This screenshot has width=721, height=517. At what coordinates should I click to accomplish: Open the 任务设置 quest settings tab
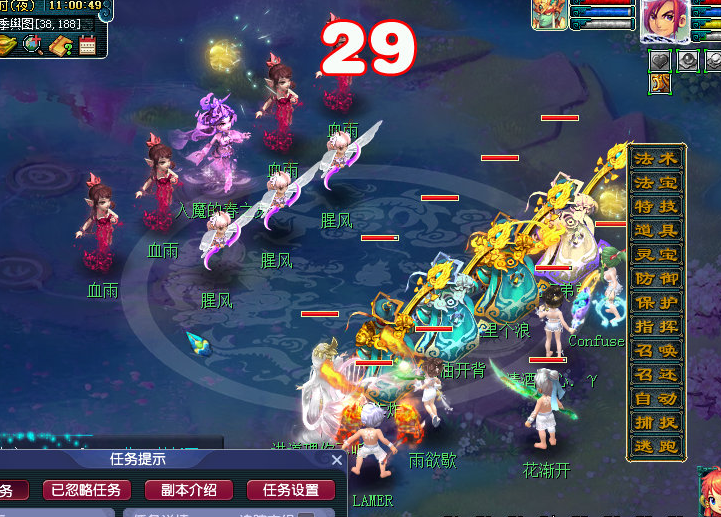pos(291,490)
